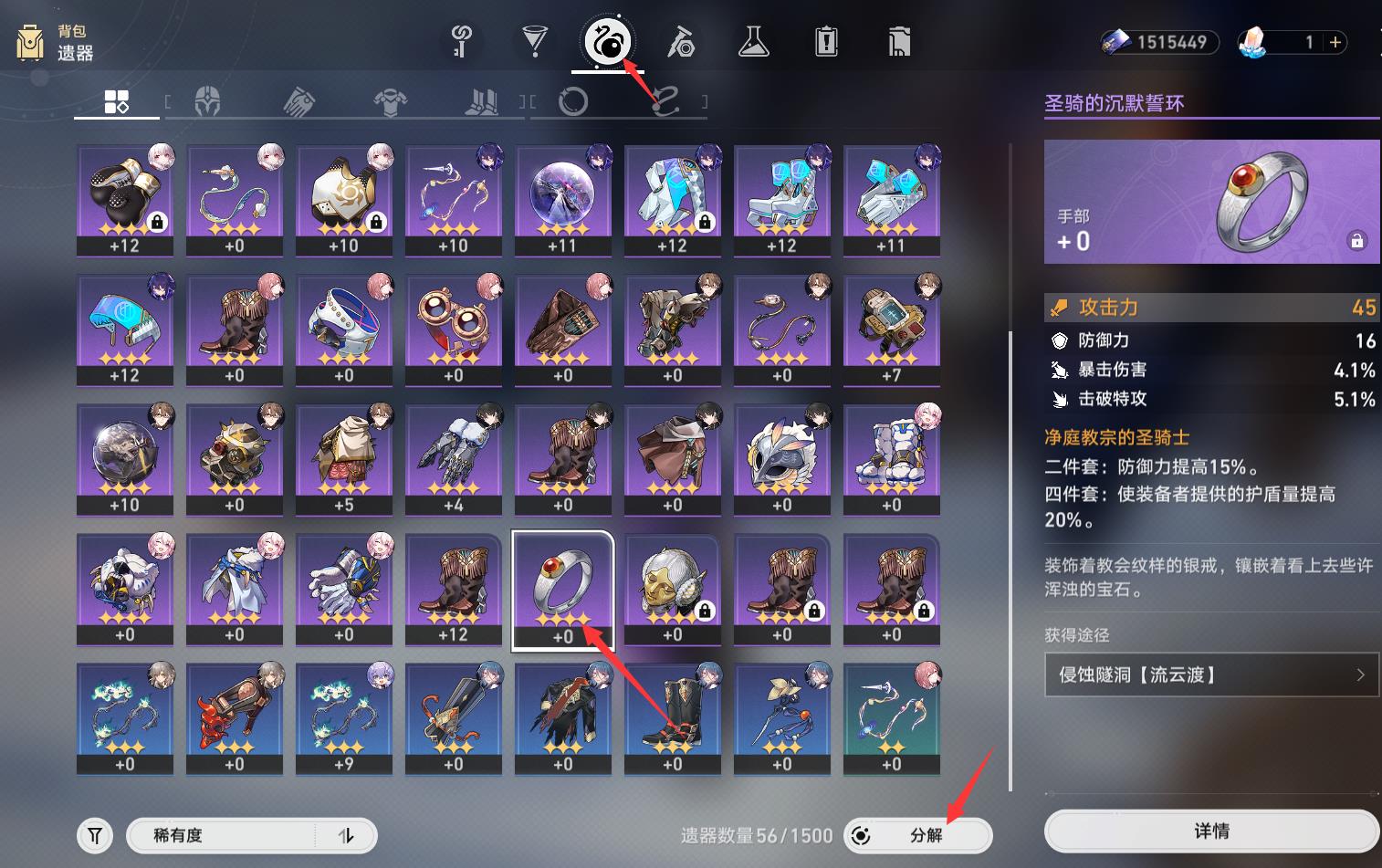This screenshot has height=868, width=1382.
Task: Open the 稀有度 sorting dropdown
Action: [x=228, y=834]
